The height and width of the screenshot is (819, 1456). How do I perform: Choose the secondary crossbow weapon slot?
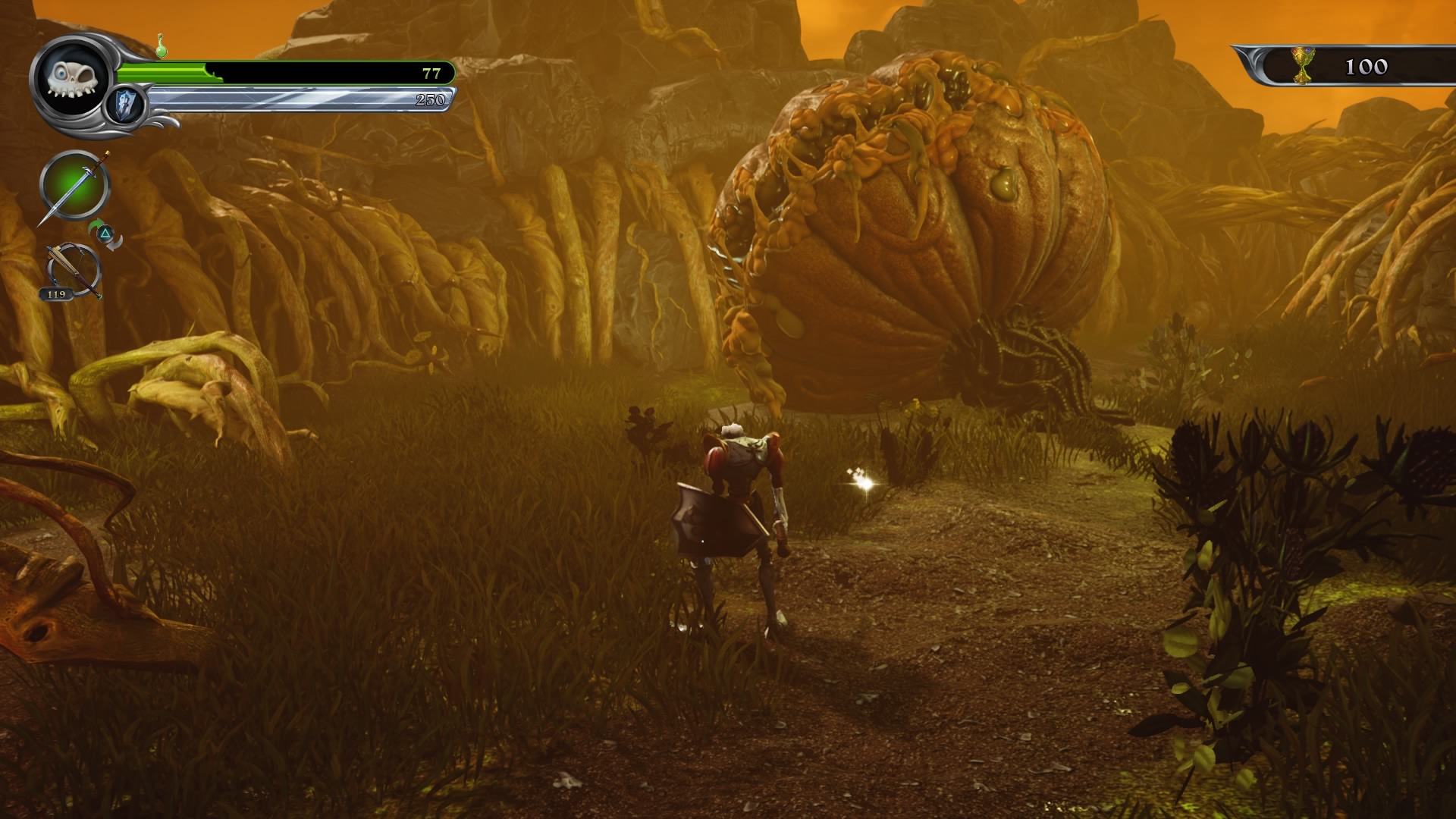click(x=74, y=270)
